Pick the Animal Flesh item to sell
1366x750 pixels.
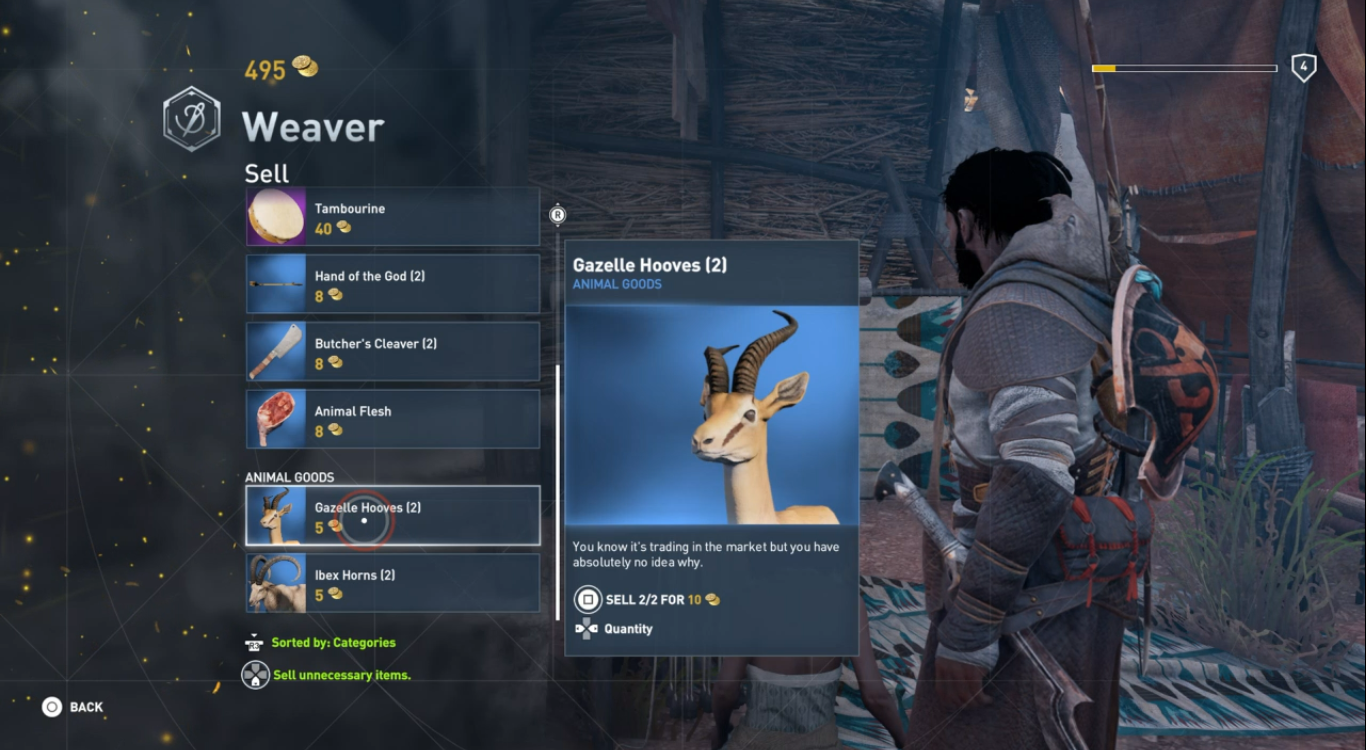point(392,419)
